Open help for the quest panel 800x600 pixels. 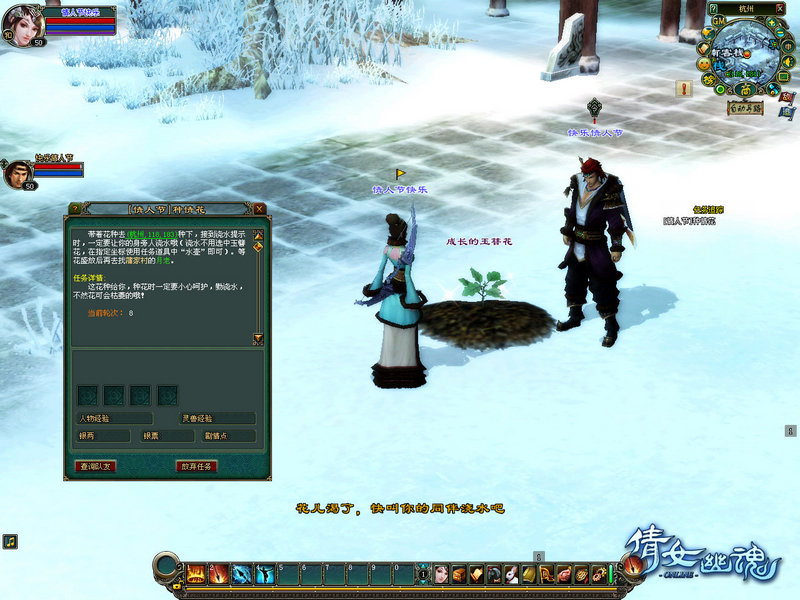point(74,209)
